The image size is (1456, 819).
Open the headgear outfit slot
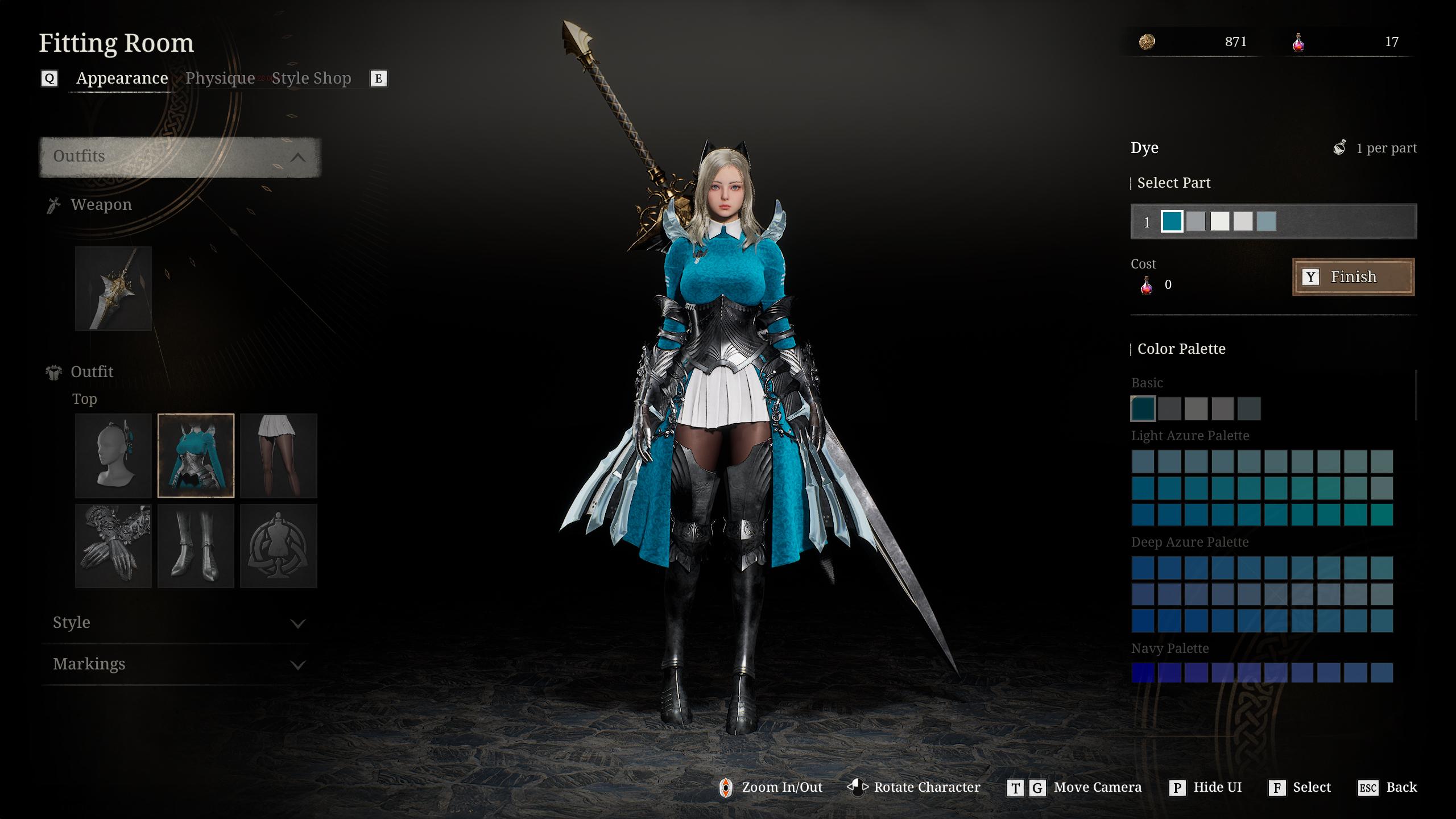point(113,457)
